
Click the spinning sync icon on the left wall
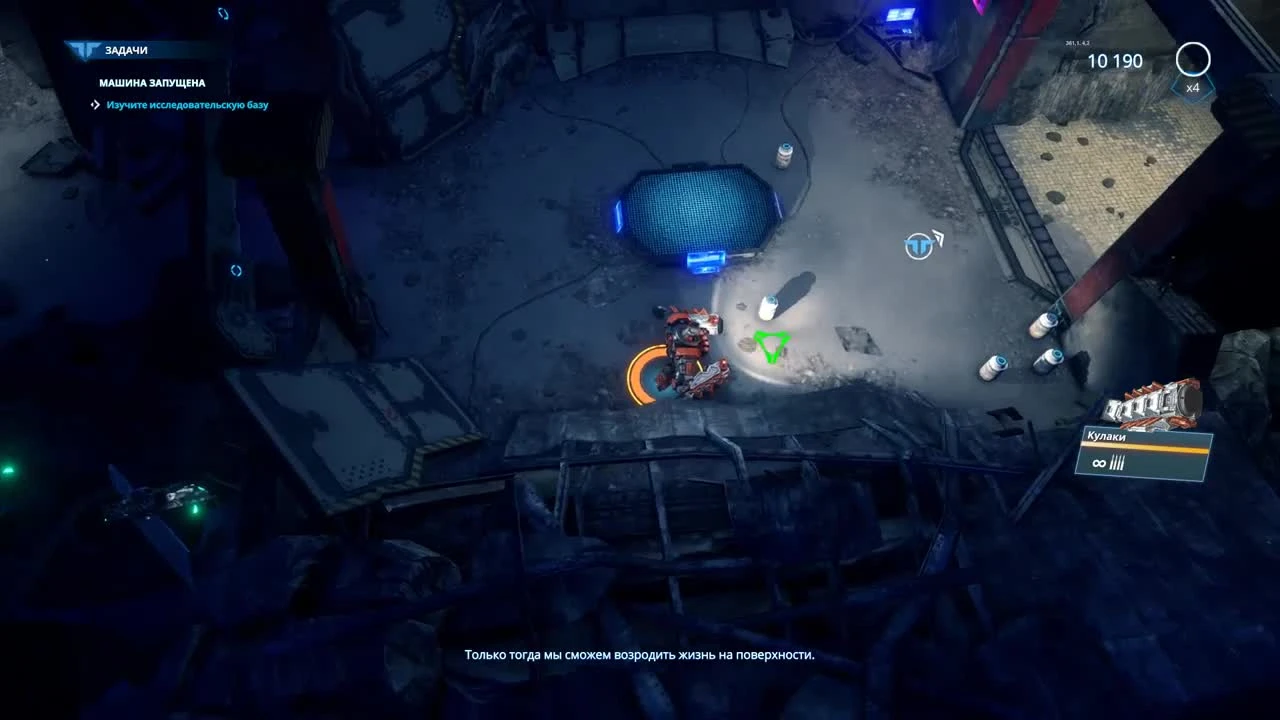tap(236, 270)
